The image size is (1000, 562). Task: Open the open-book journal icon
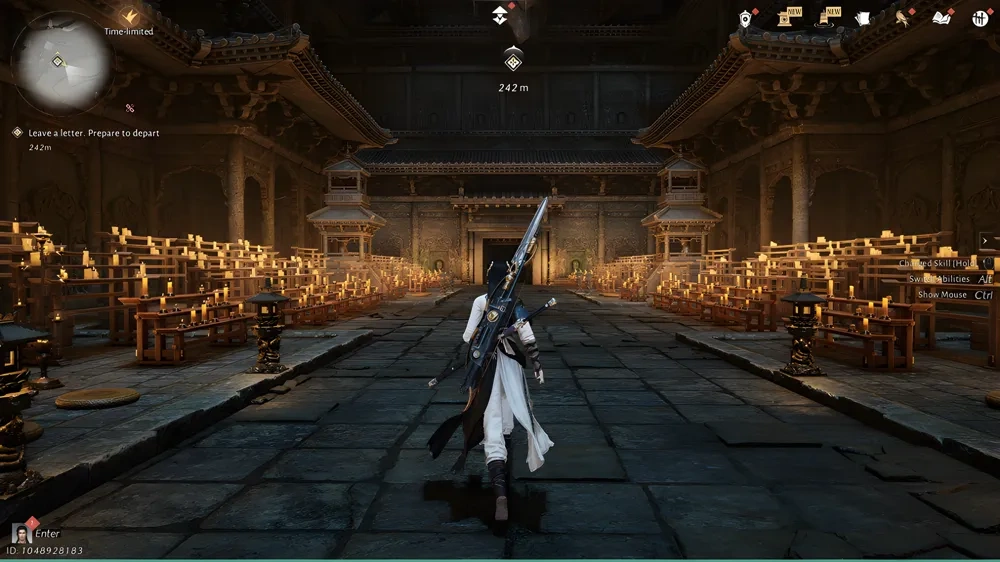(x=941, y=18)
